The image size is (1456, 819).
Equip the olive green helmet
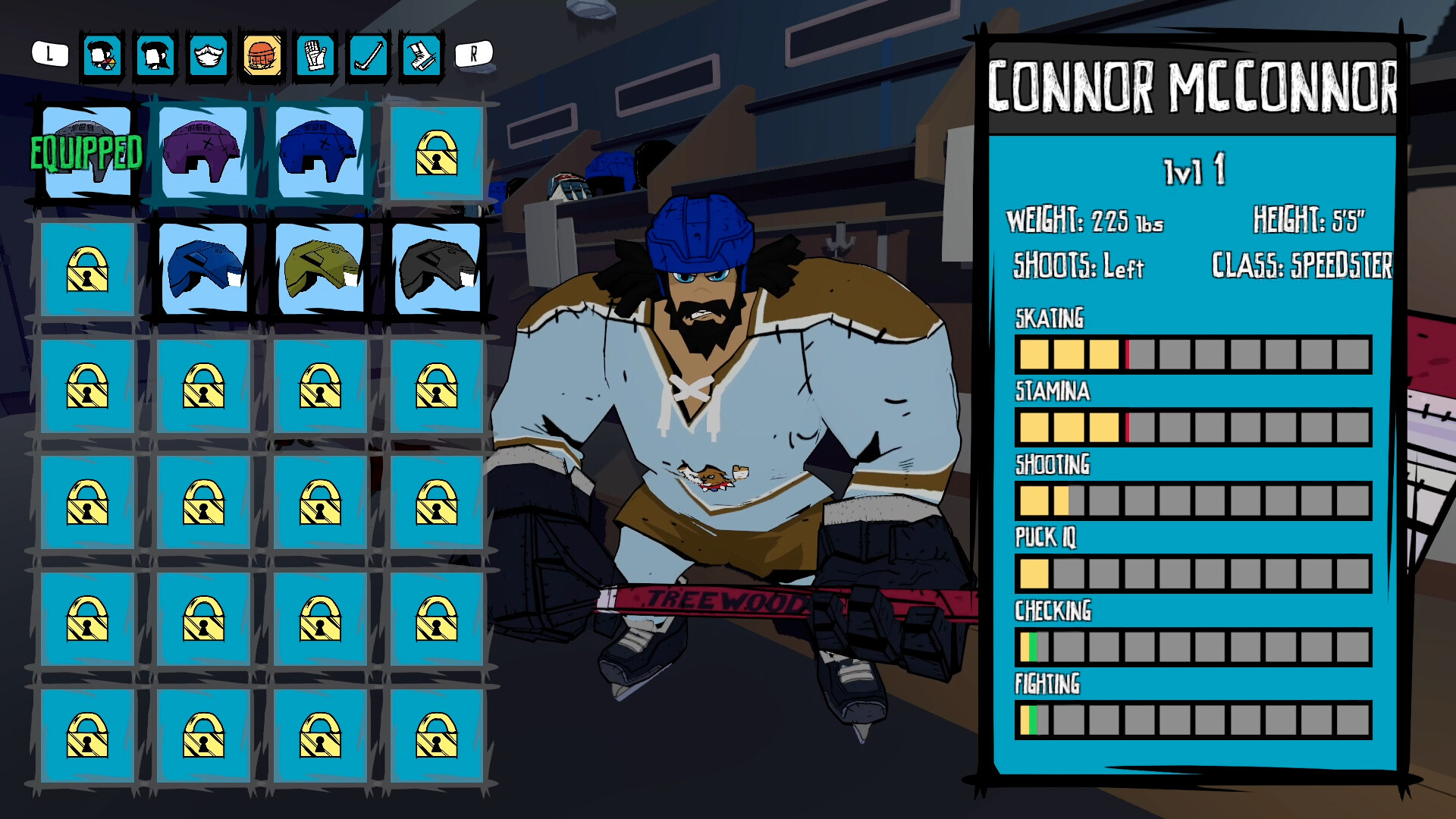[x=318, y=270]
